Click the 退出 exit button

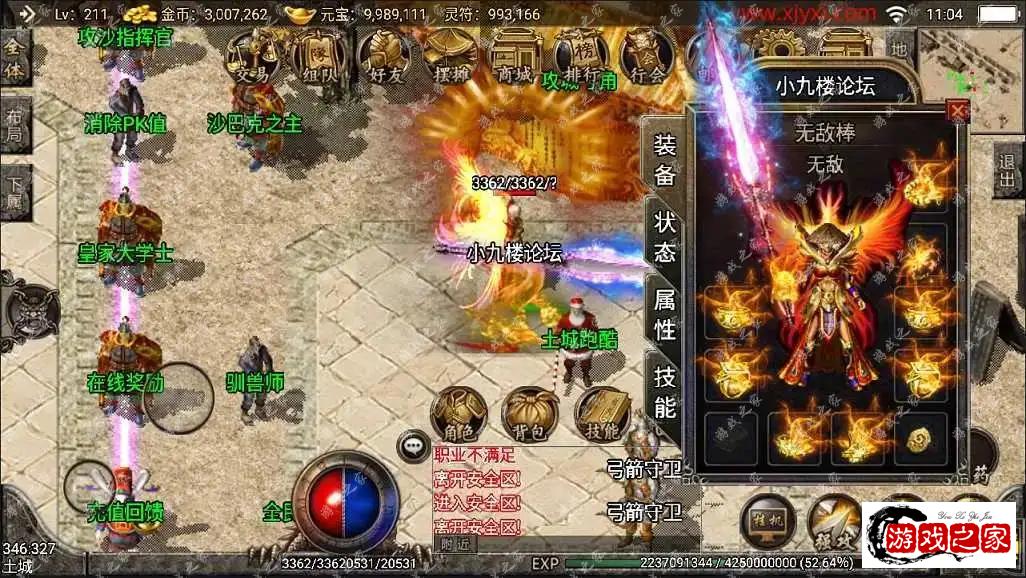point(1009,169)
